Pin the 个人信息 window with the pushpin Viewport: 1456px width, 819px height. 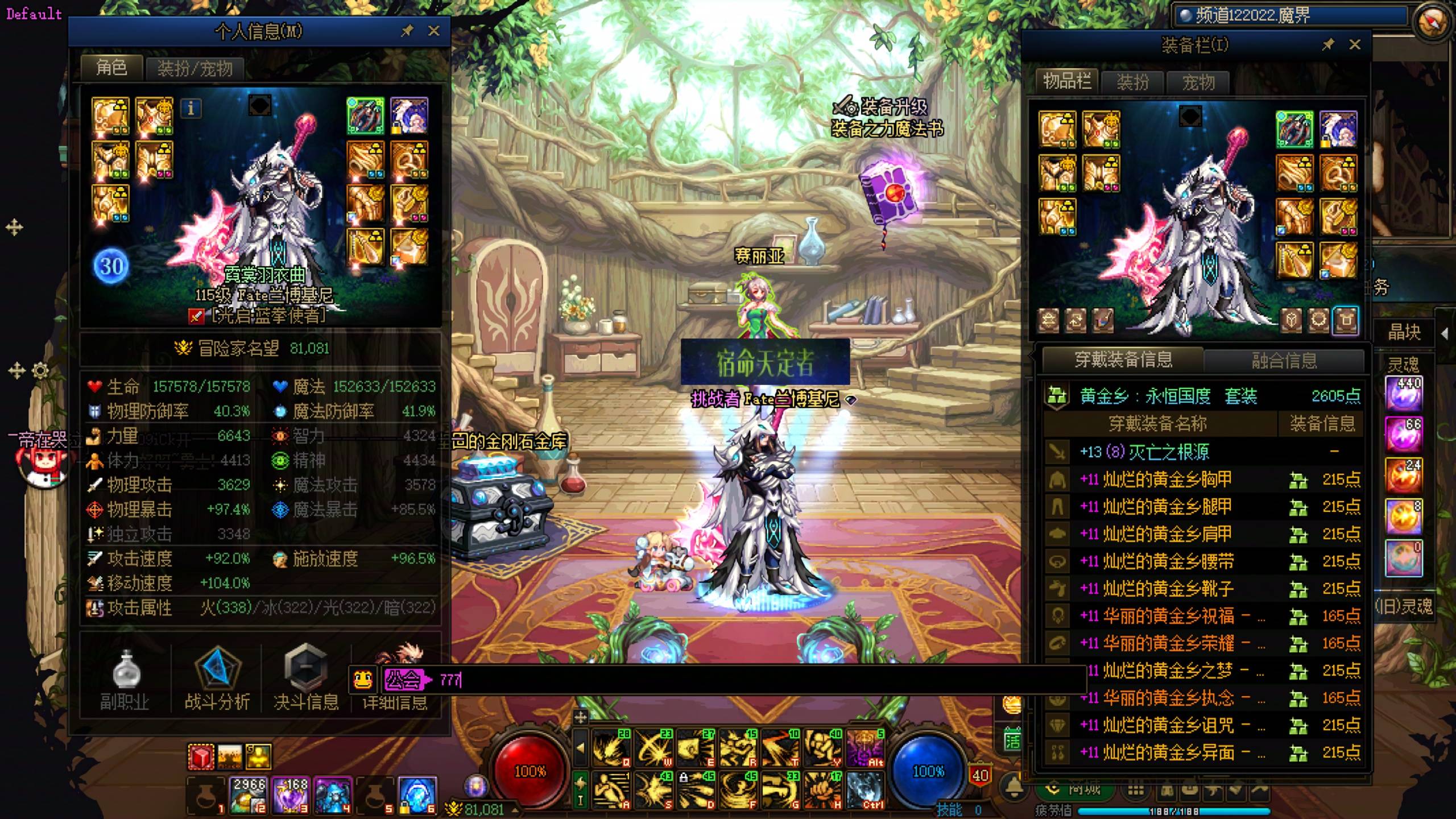click(407, 31)
